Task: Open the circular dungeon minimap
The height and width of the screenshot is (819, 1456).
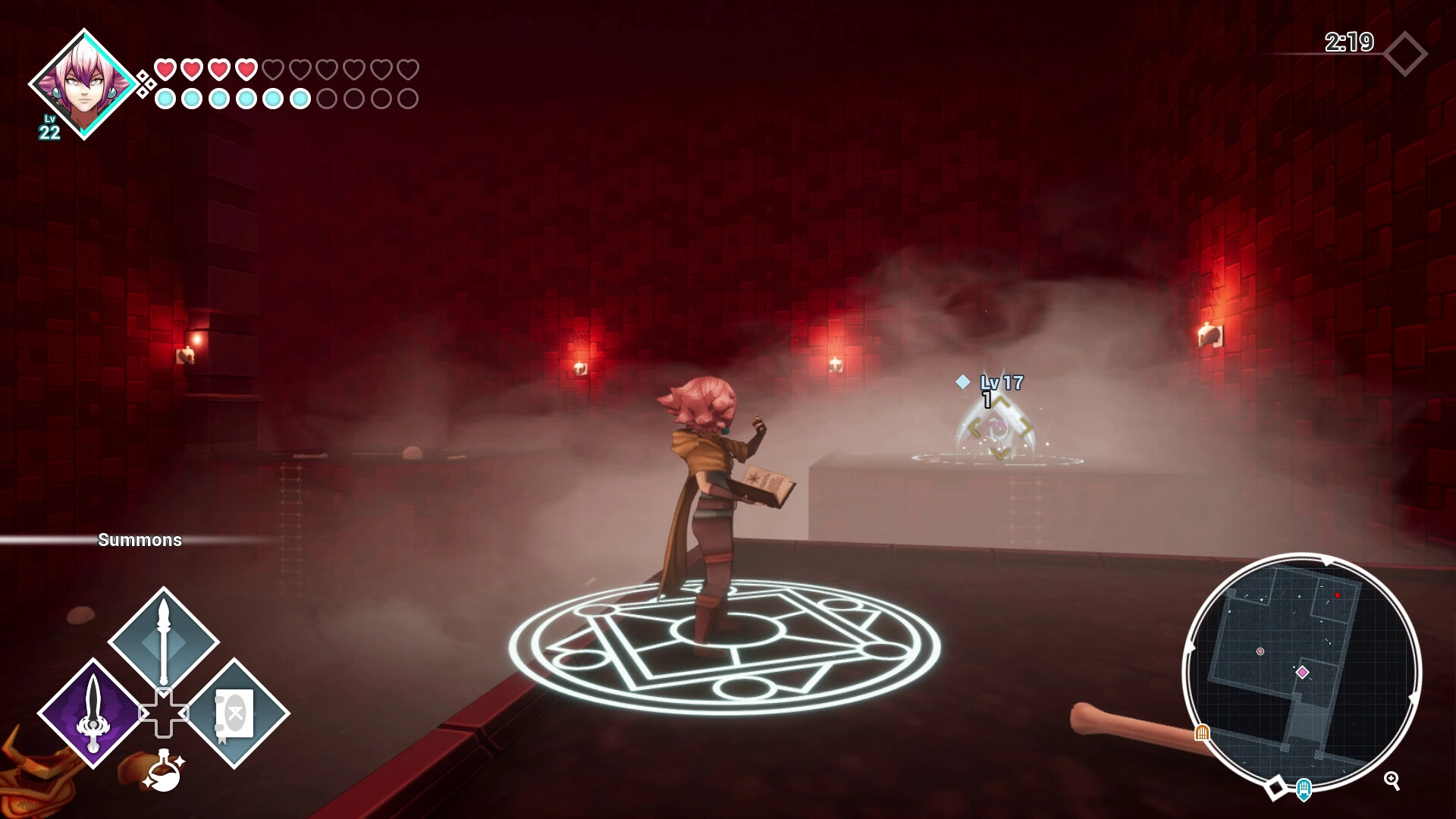Action: (1301, 671)
